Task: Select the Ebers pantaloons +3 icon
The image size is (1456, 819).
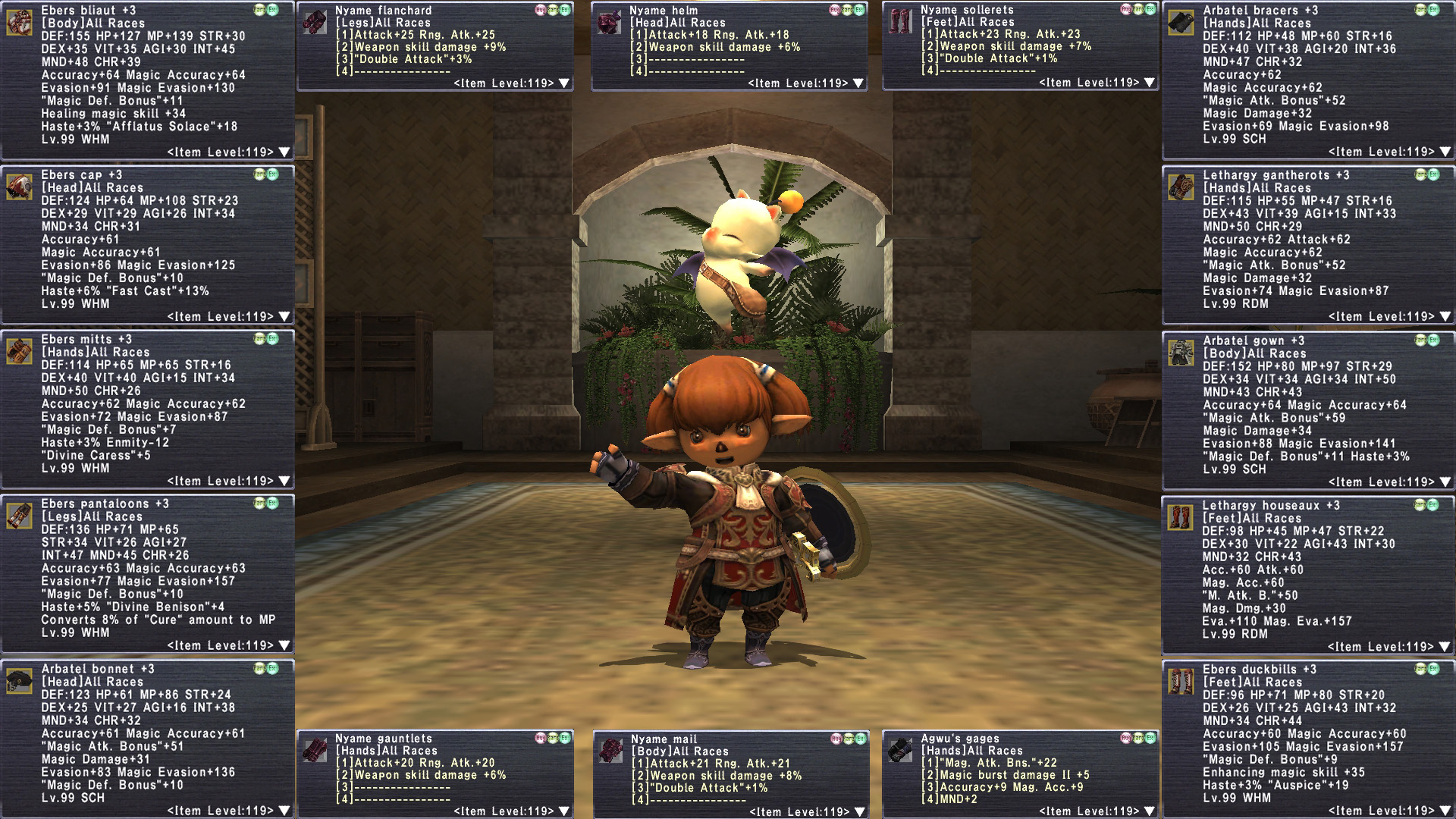Action: [x=19, y=516]
